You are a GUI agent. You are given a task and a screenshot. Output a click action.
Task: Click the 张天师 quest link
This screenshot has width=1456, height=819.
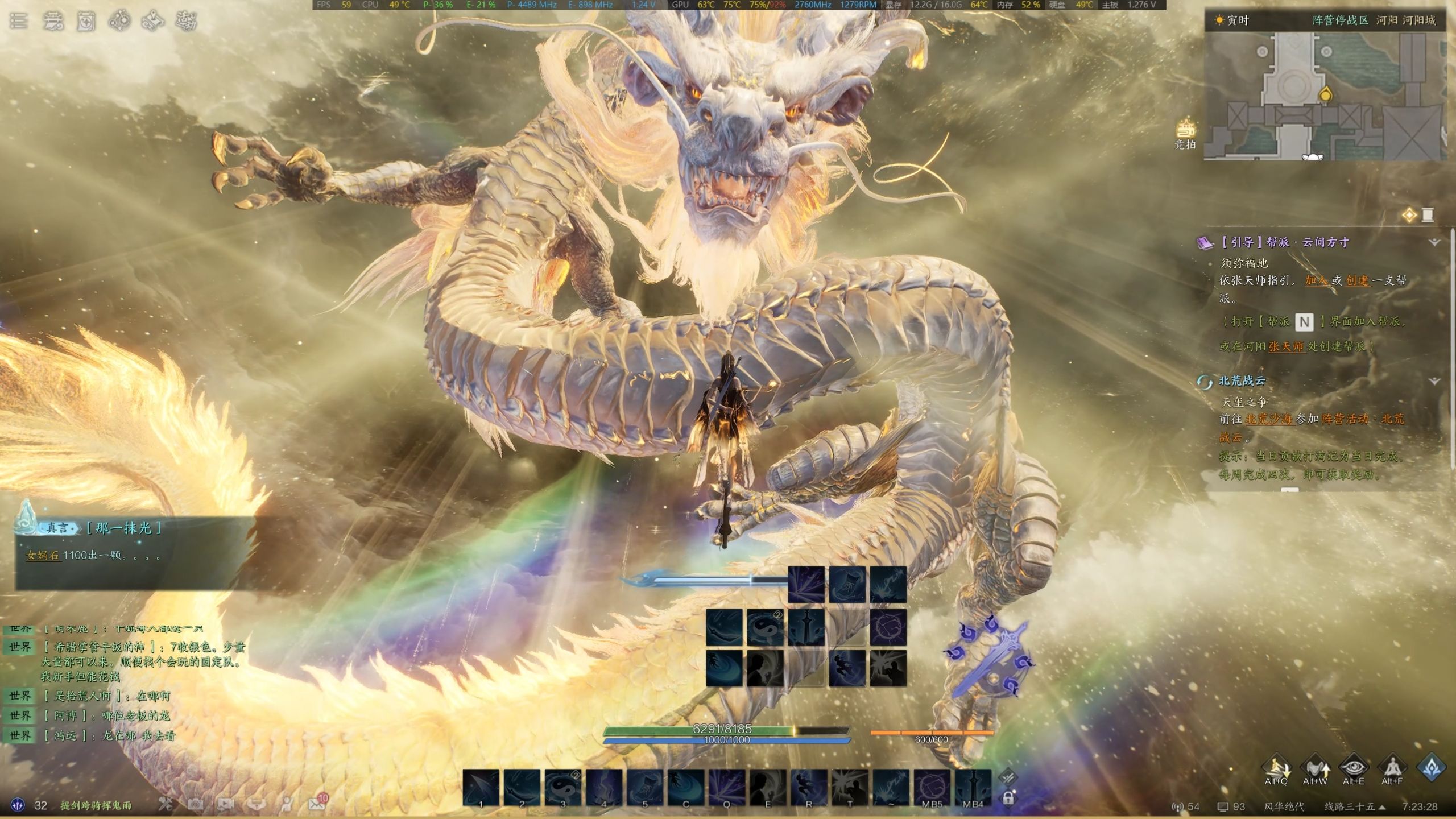[1287, 346]
